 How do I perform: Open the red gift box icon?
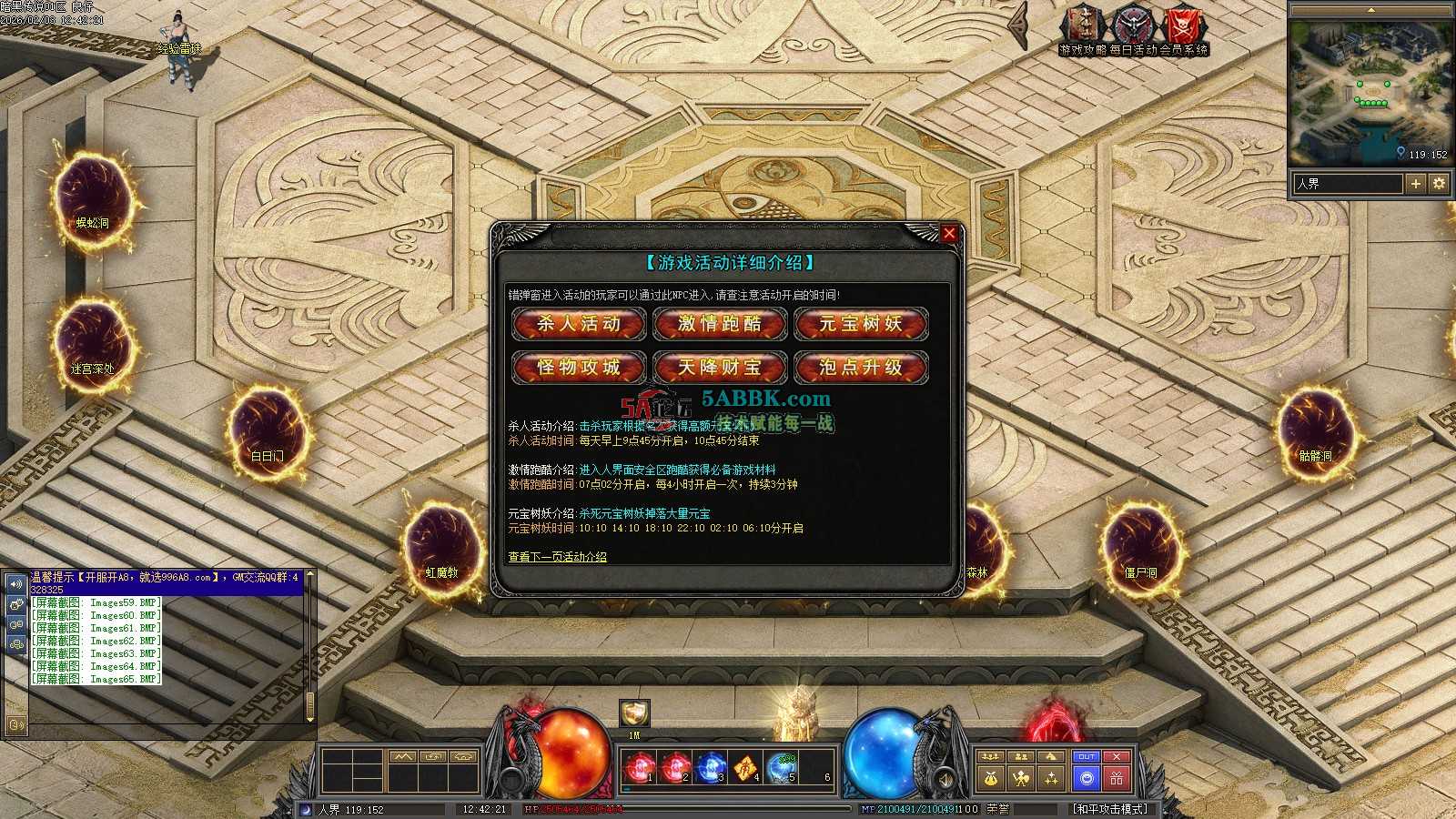(x=1117, y=778)
